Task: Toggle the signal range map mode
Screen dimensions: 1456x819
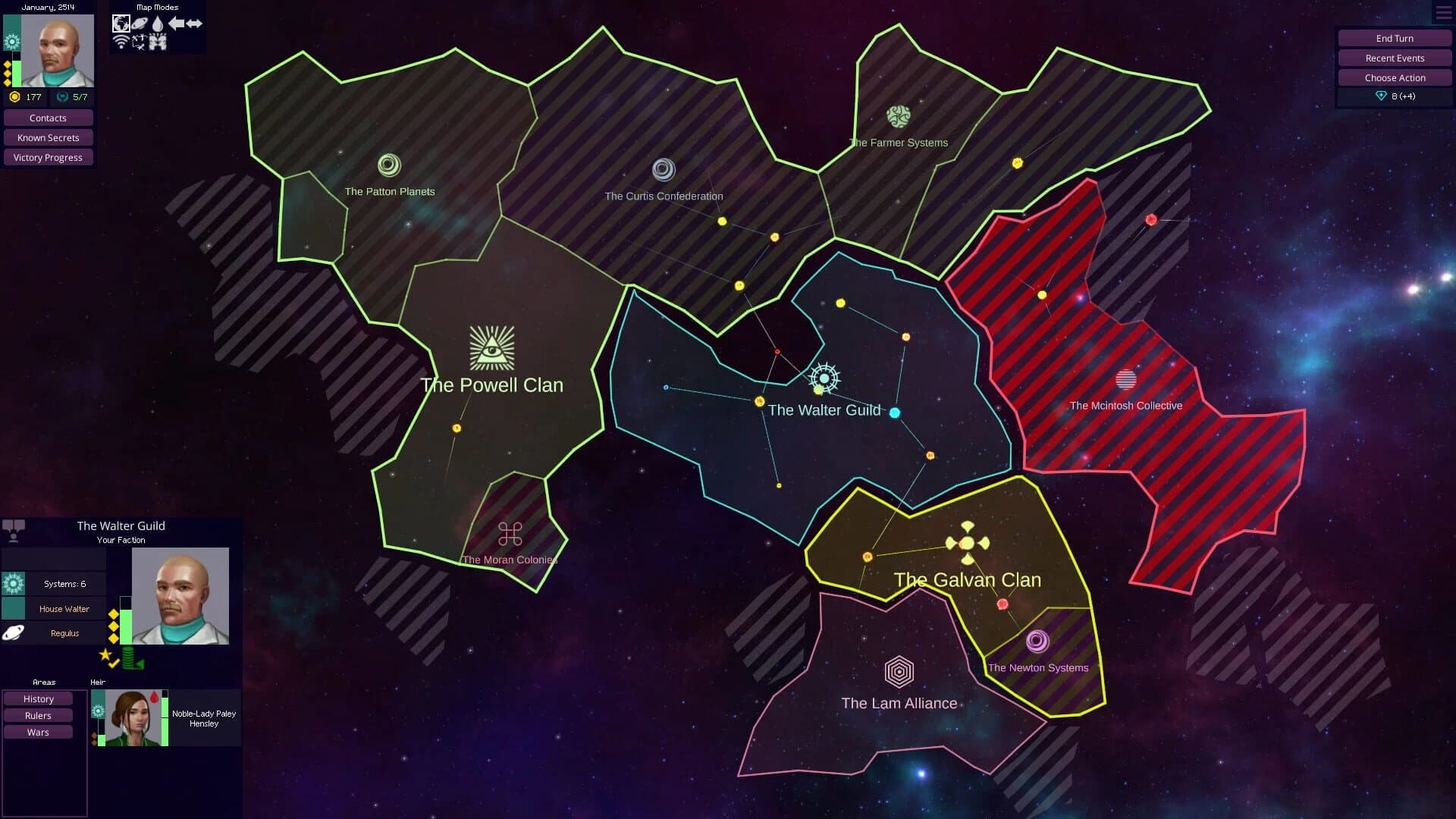Action: pyautogui.click(x=121, y=41)
